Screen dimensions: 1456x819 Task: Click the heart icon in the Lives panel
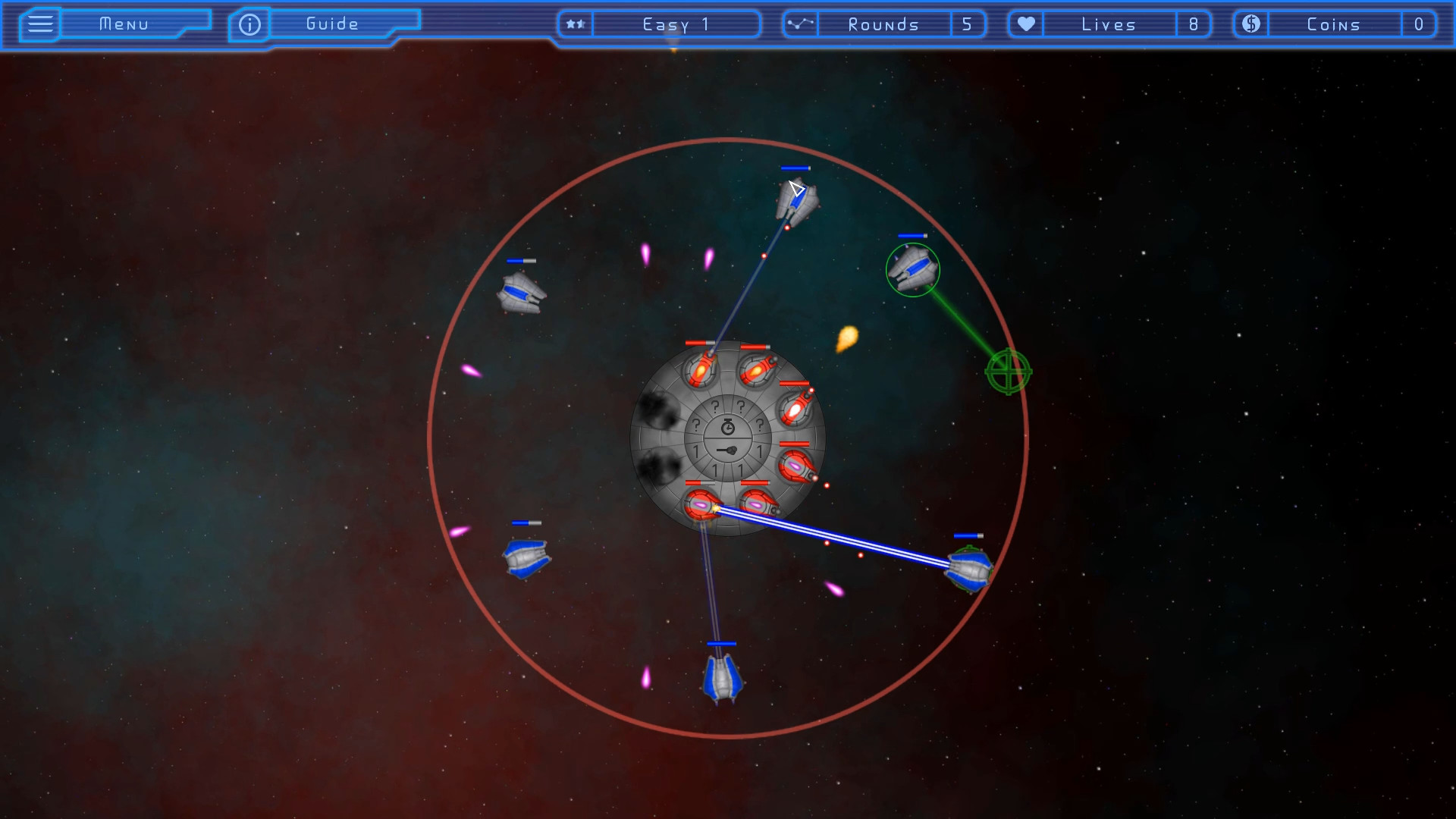(1025, 24)
